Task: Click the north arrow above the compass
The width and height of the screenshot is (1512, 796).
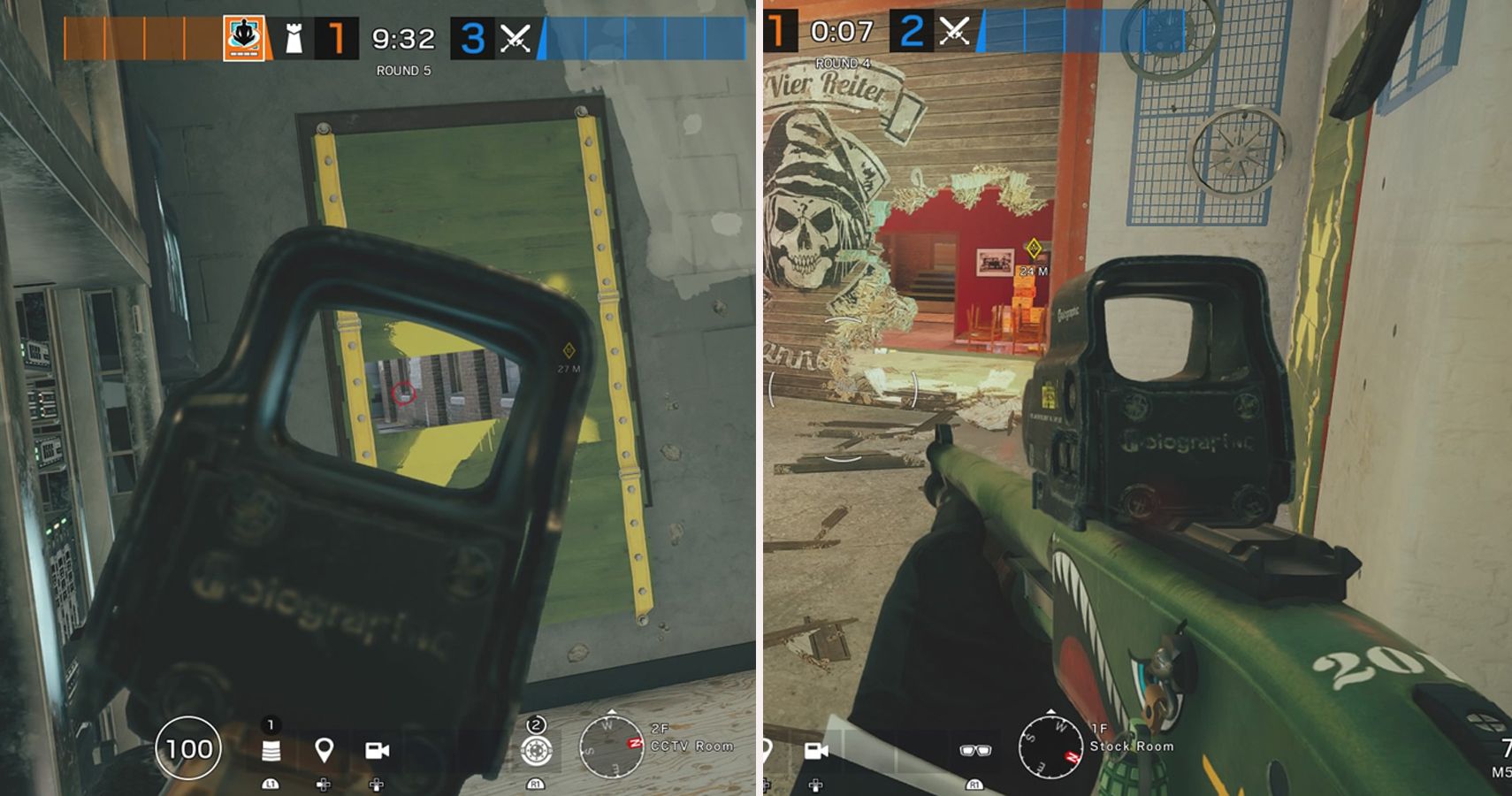Action: pos(611,711)
